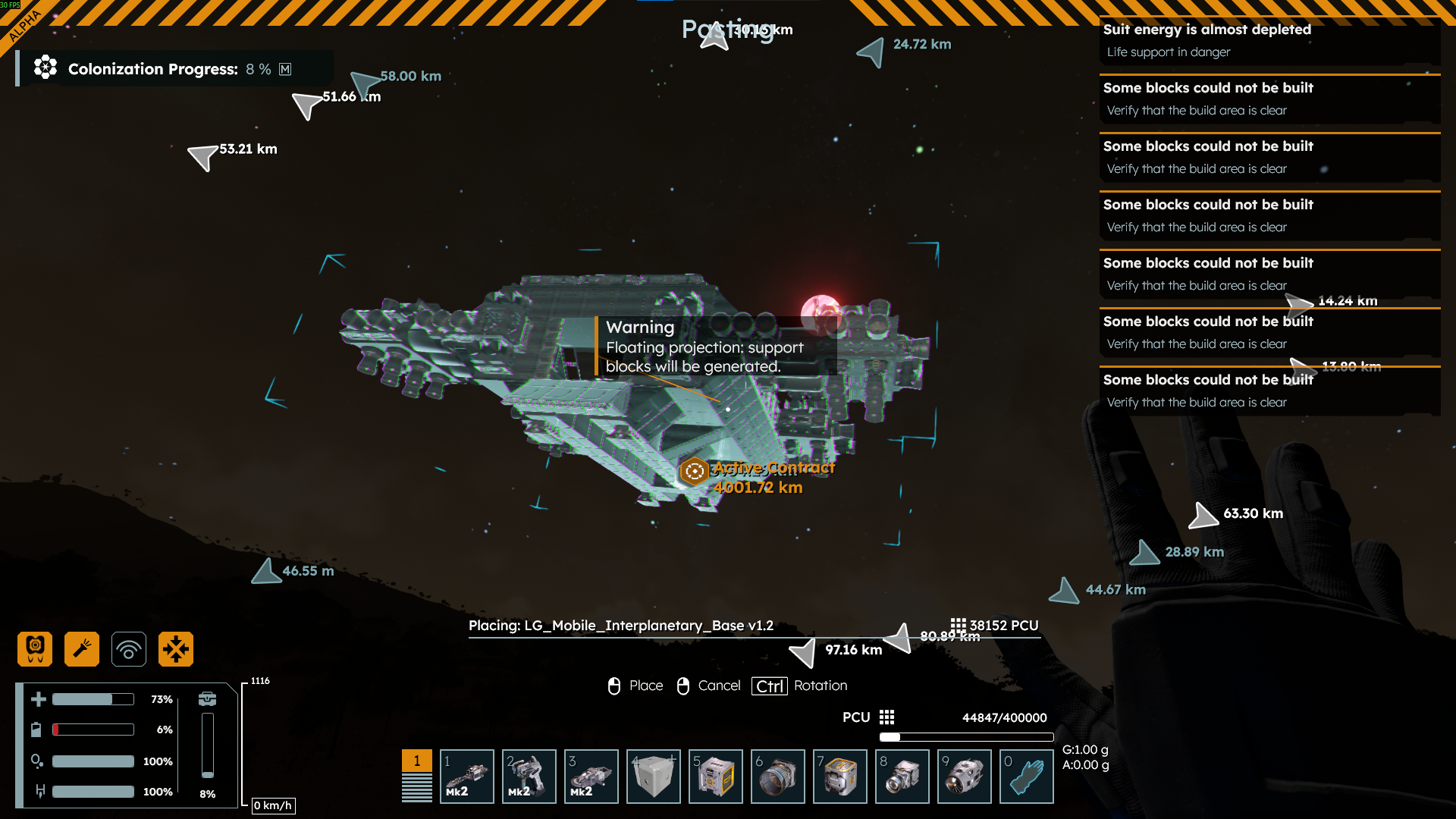The width and height of the screenshot is (1456, 819).
Task: Dismiss the suit energy depleted notification
Action: (1269, 40)
